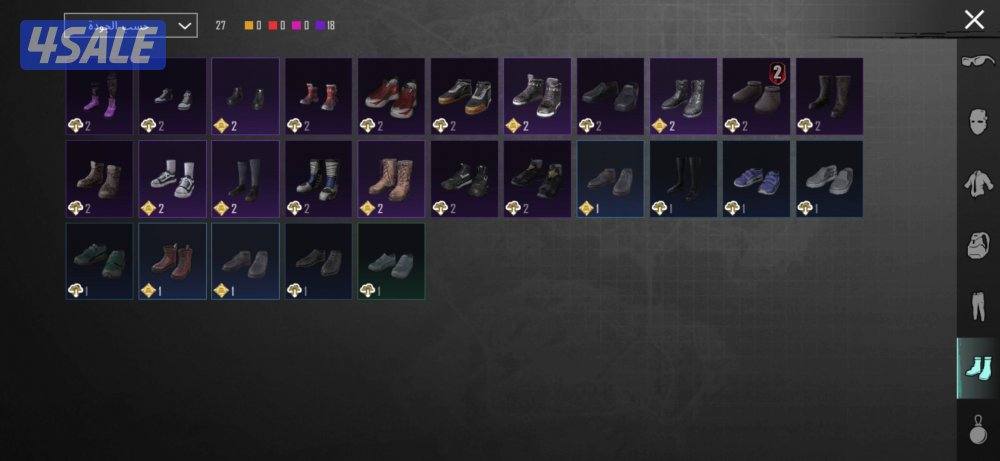
Task: Close the inventory screen
Action: 973,20
